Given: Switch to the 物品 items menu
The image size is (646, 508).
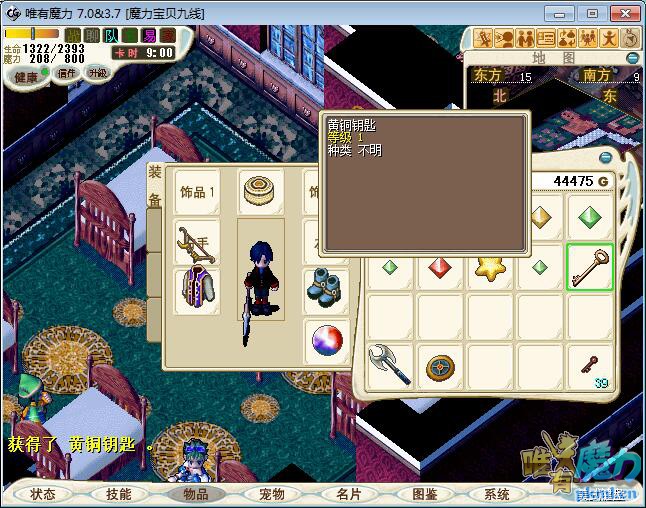Looking at the screenshot, I should pos(195,494).
